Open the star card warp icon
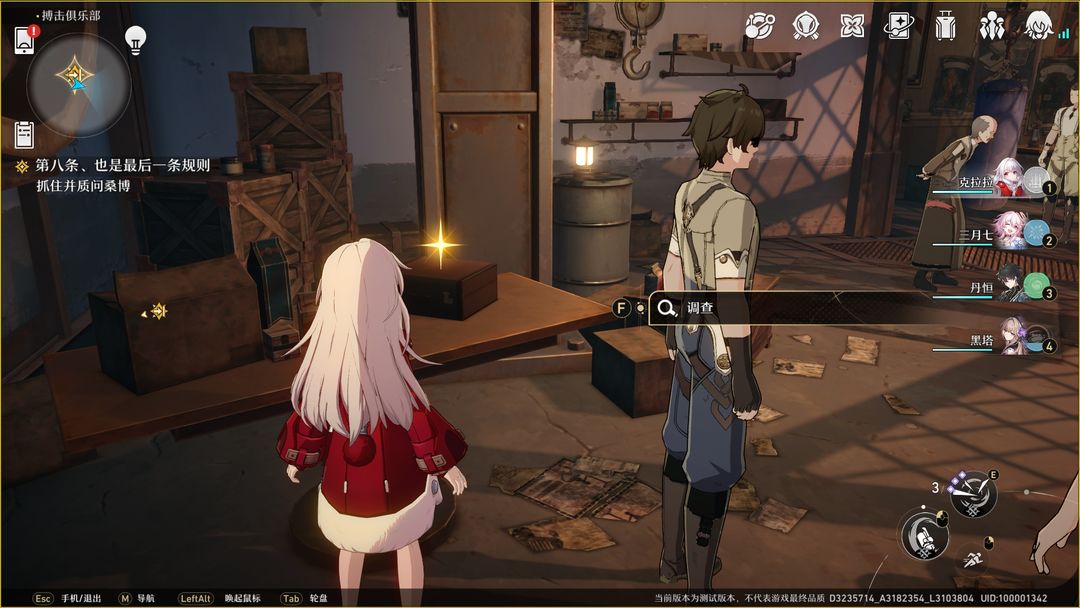 (x=899, y=25)
